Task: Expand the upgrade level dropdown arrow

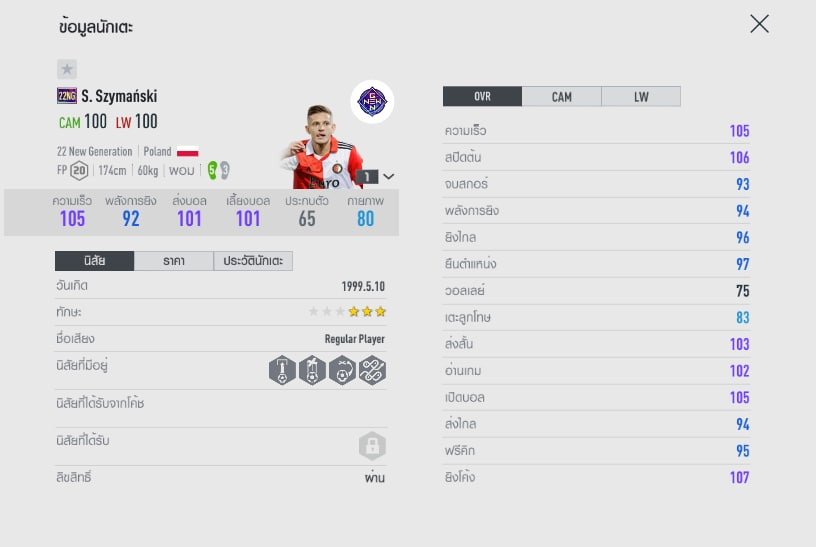Action: (389, 176)
